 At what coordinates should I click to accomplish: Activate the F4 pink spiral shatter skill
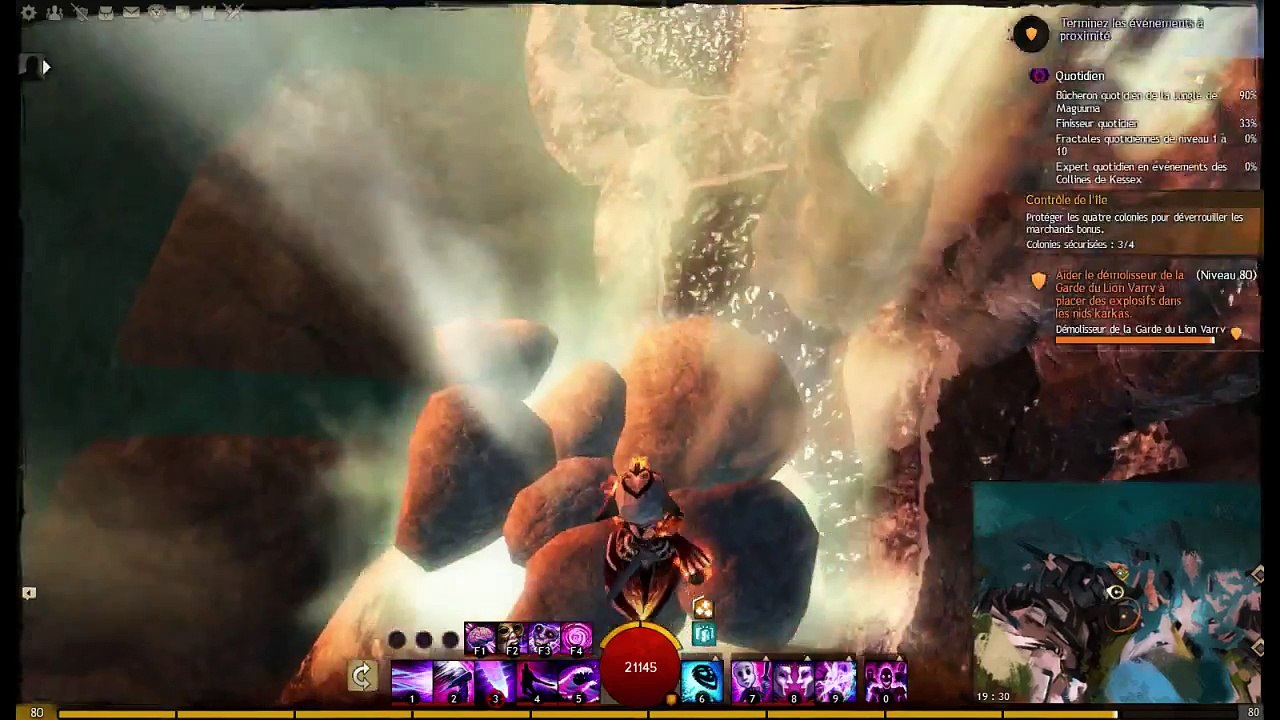coord(577,638)
